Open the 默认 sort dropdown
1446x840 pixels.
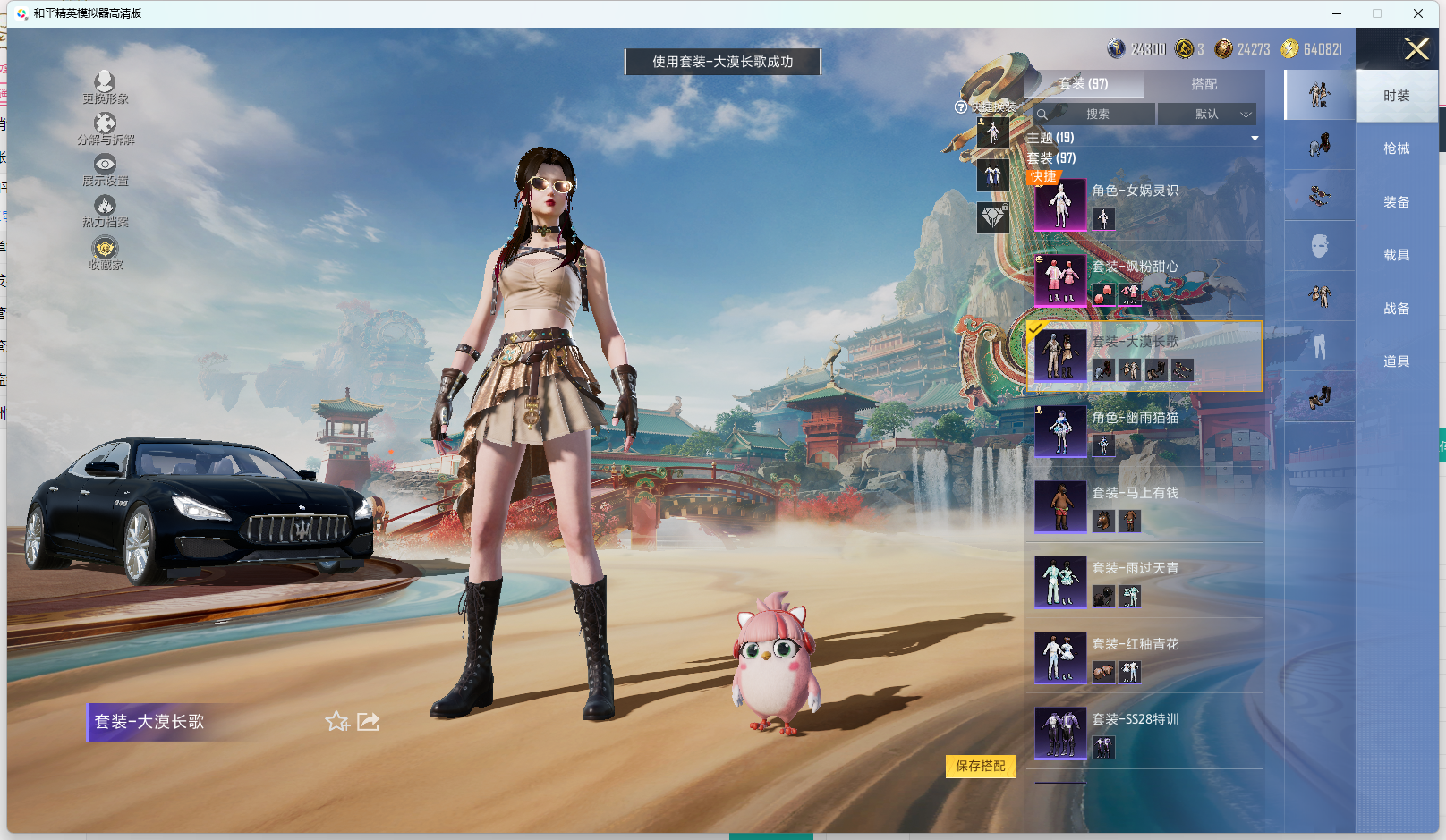point(1207,115)
